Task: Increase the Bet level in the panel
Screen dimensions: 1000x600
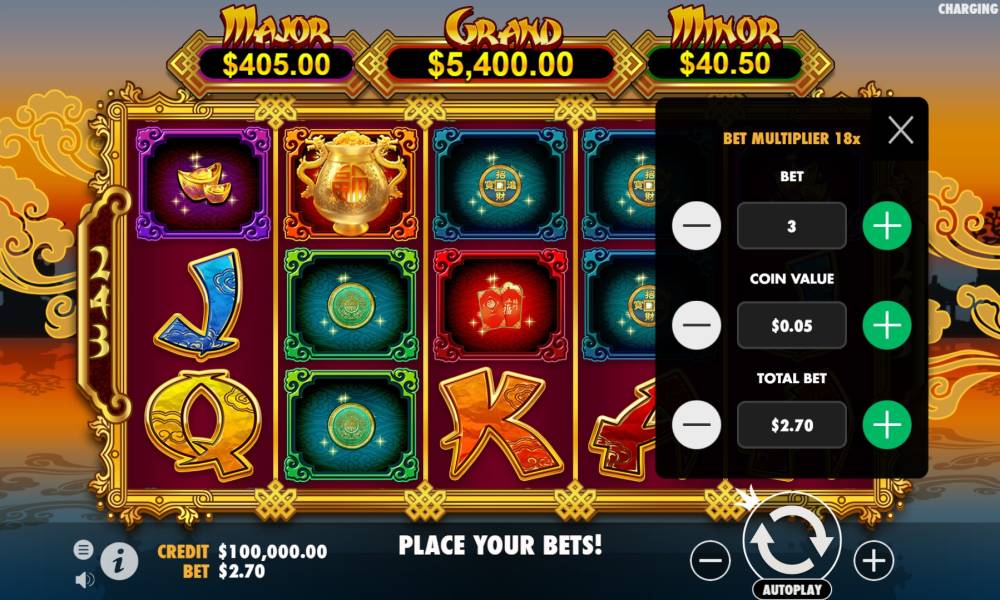Action: tap(887, 226)
